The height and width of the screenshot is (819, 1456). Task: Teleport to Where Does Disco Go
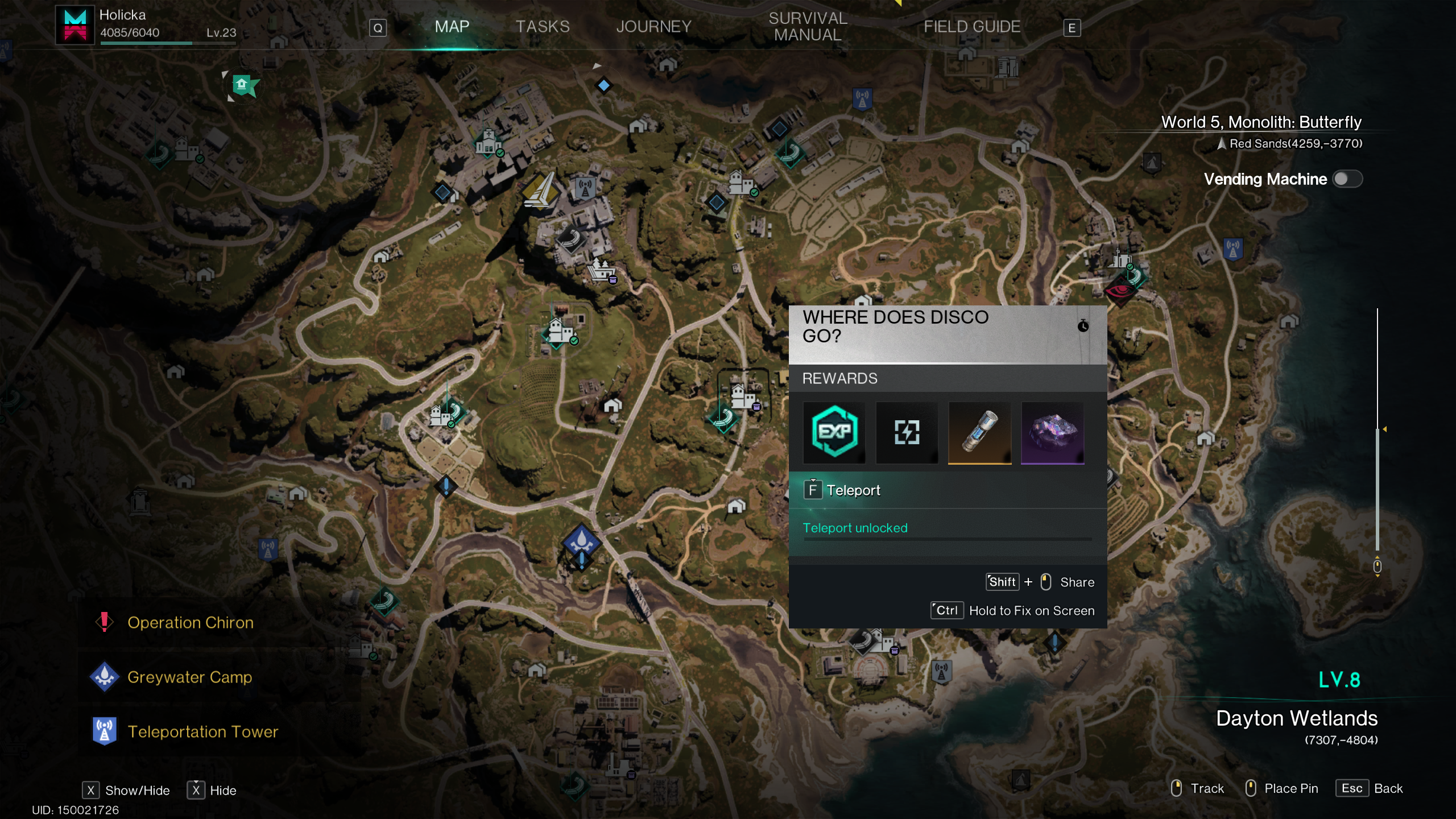853,490
